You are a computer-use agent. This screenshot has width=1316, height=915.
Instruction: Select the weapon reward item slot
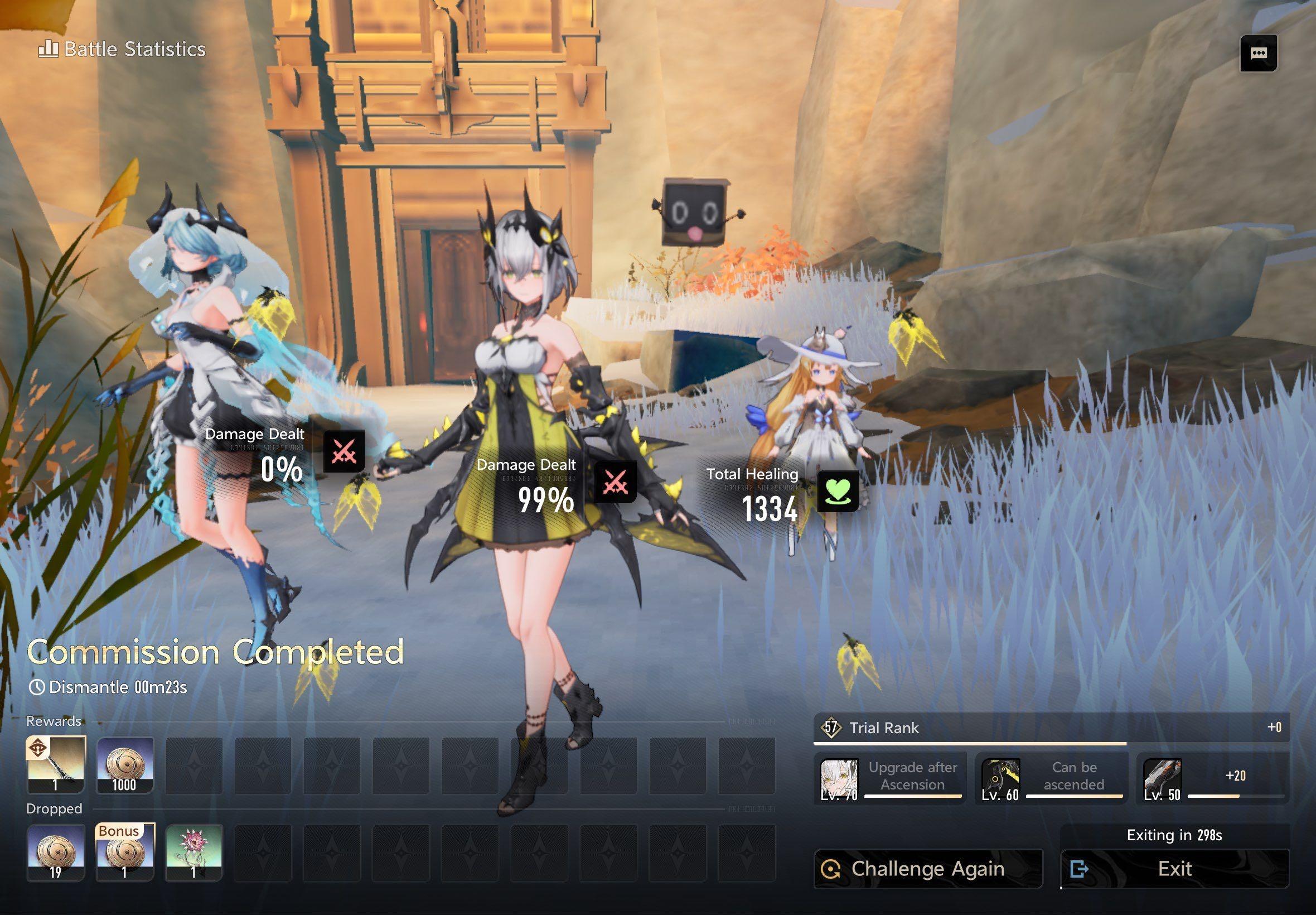56,765
